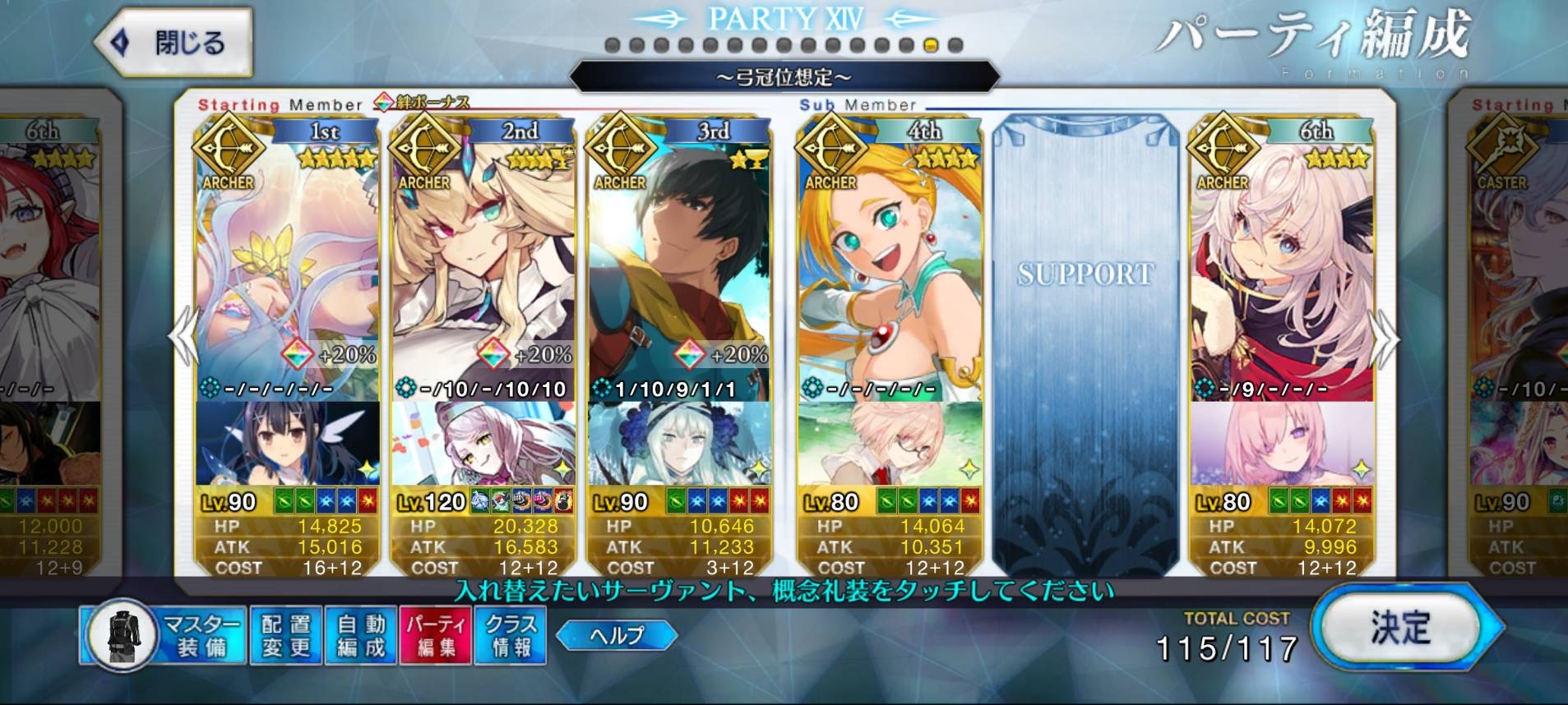Go to previous party with left arrow
This screenshot has width=1568, height=705.
click(183, 335)
